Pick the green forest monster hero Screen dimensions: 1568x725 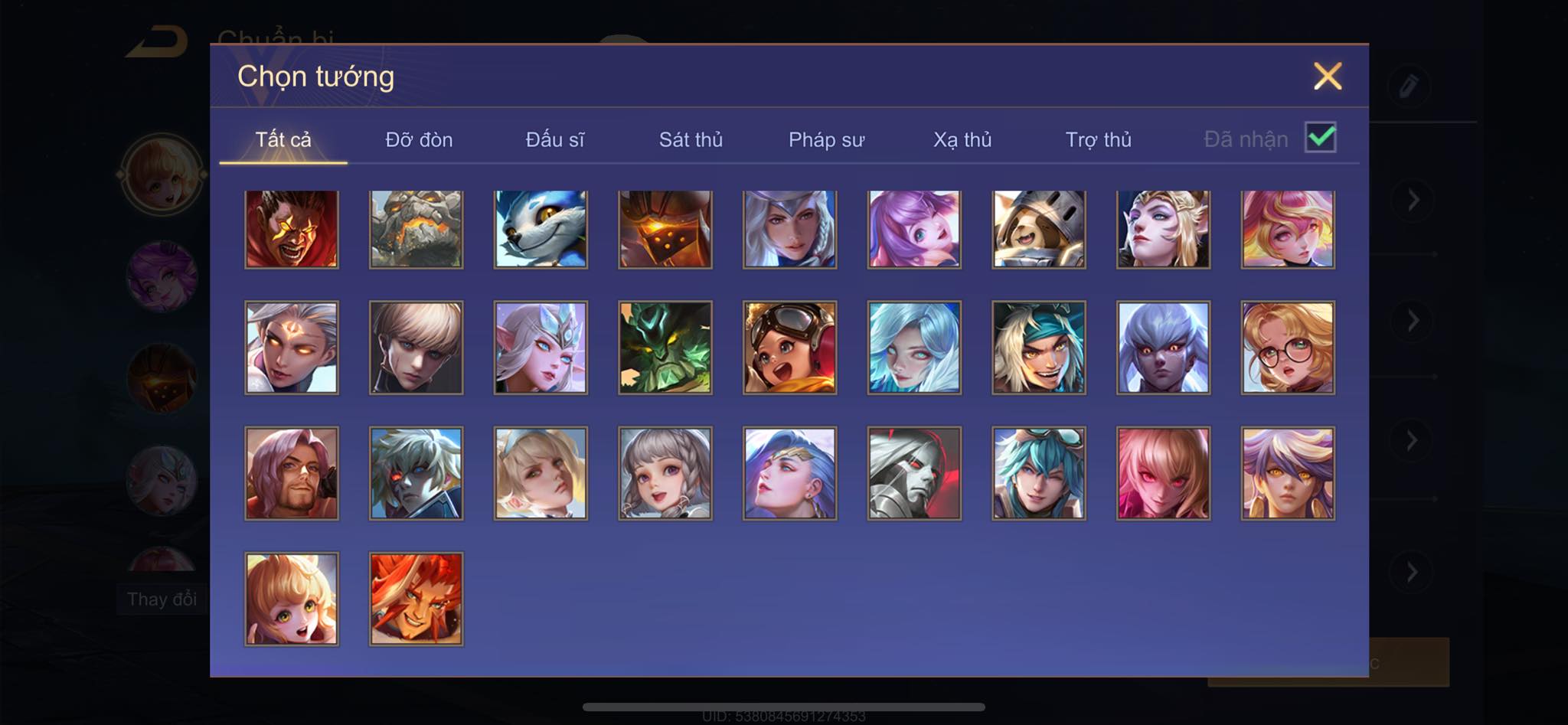tap(665, 348)
